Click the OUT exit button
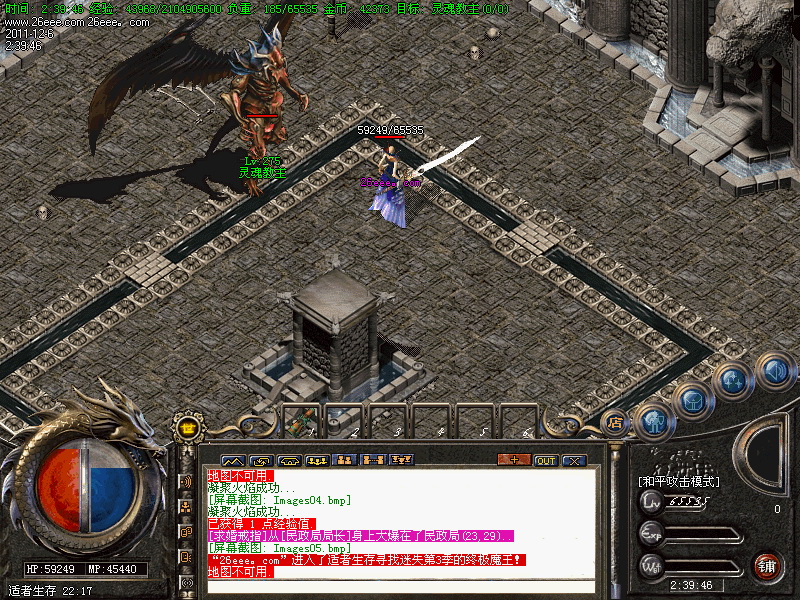Viewport: 800px width, 600px height. tap(546, 460)
